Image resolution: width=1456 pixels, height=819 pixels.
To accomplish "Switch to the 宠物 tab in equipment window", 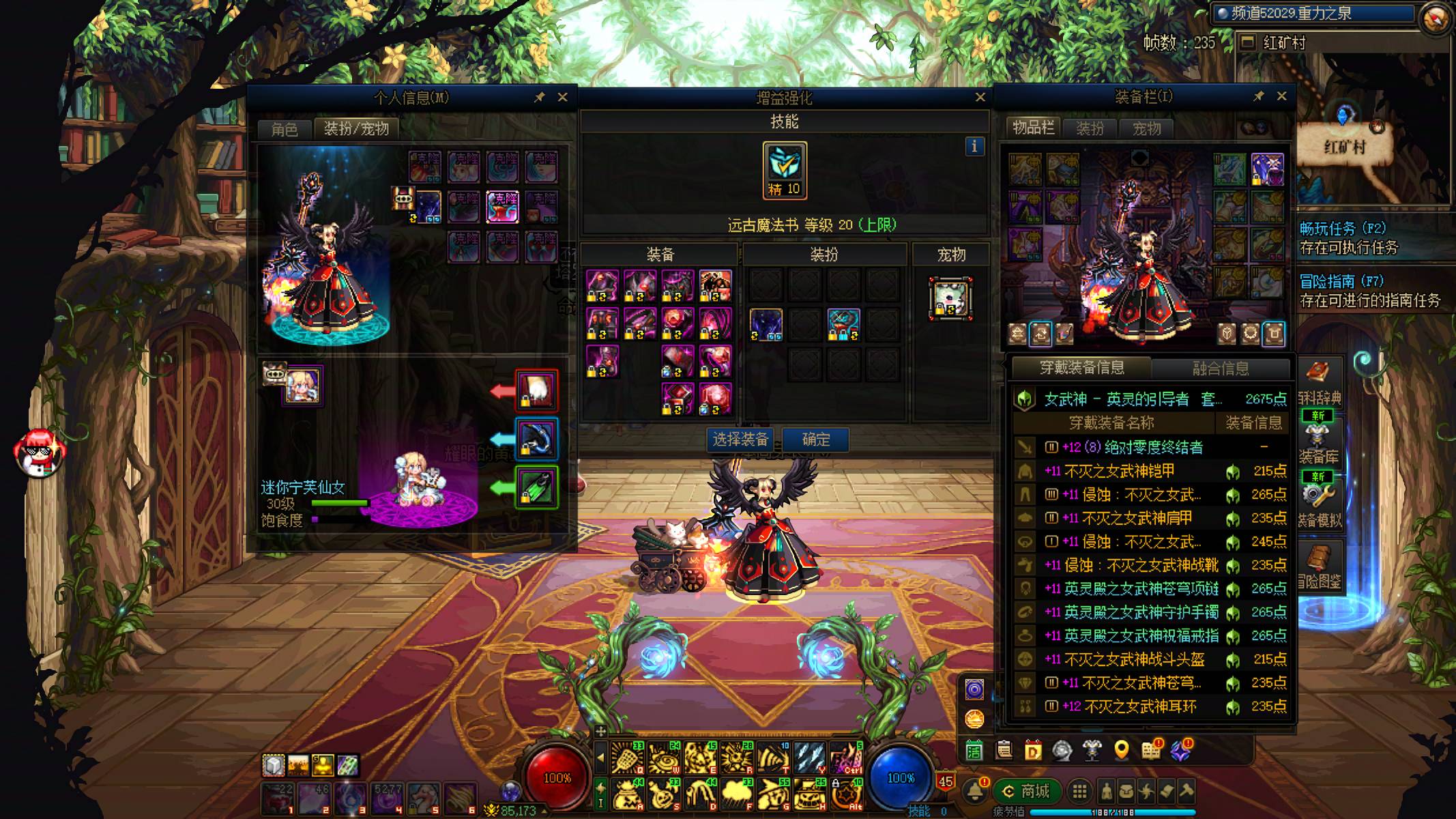I will (x=1146, y=128).
